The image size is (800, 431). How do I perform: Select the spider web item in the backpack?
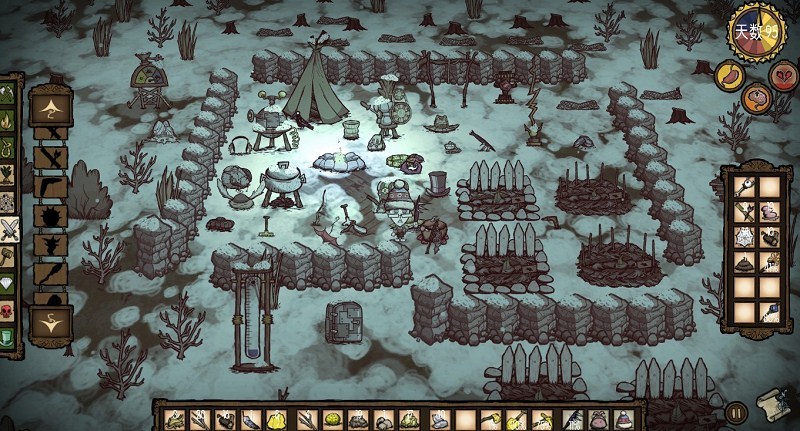(x=744, y=237)
